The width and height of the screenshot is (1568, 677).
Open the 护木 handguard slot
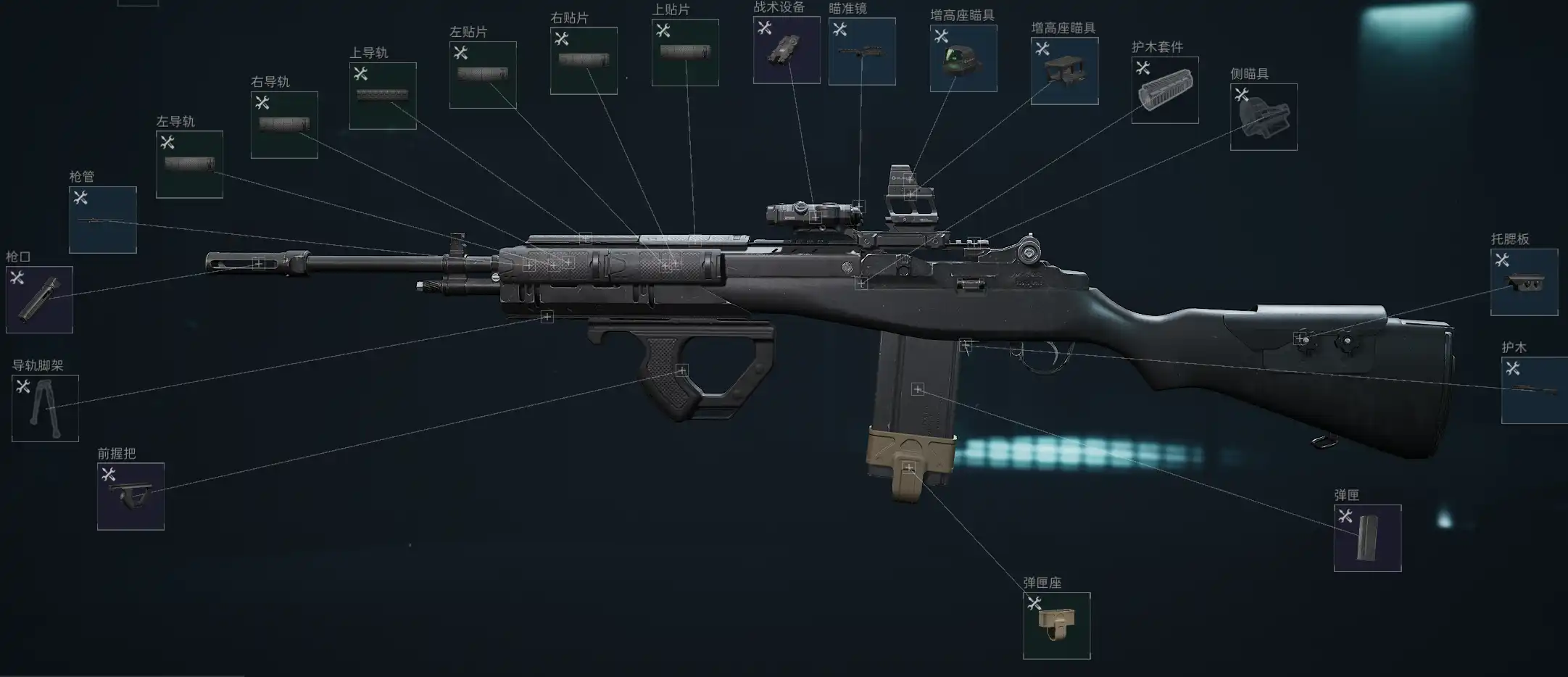1534,390
